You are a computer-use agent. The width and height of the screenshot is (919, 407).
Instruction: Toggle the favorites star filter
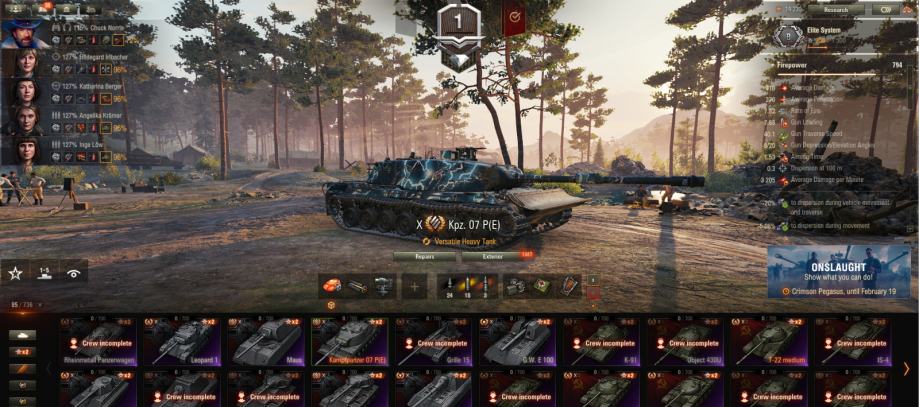15,272
